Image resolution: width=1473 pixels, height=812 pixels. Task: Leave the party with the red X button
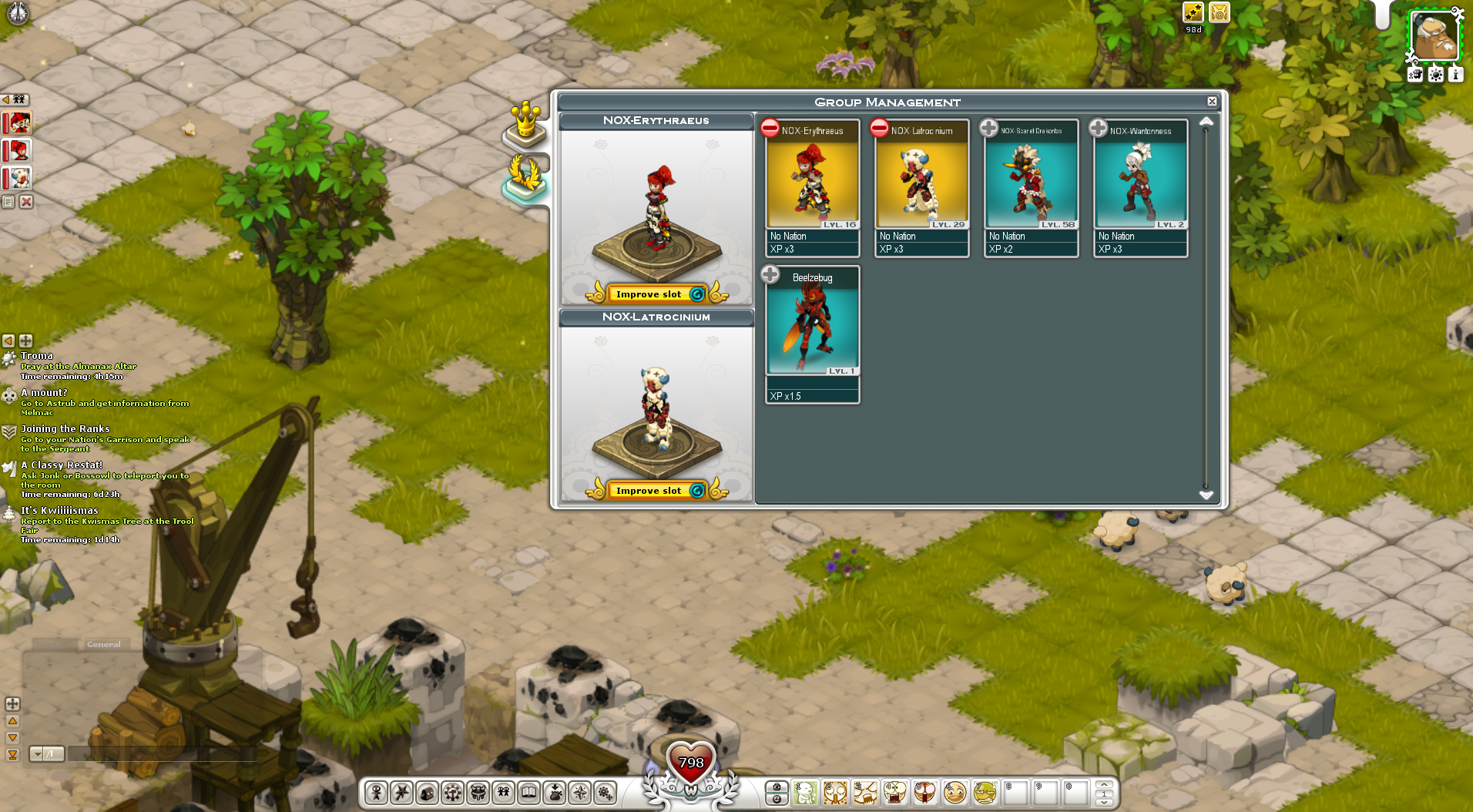pos(26,202)
